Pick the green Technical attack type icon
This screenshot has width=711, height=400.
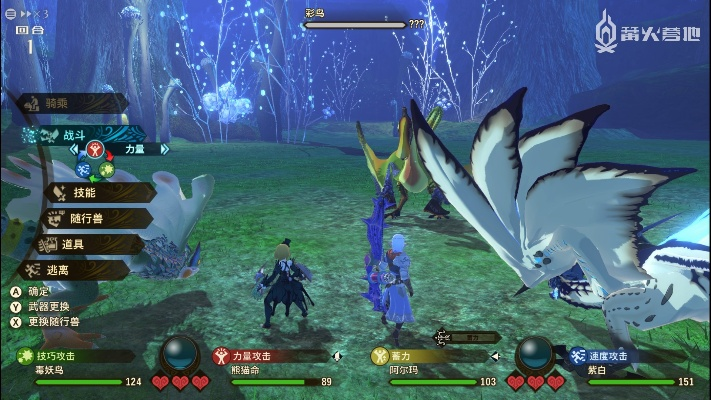106,169
